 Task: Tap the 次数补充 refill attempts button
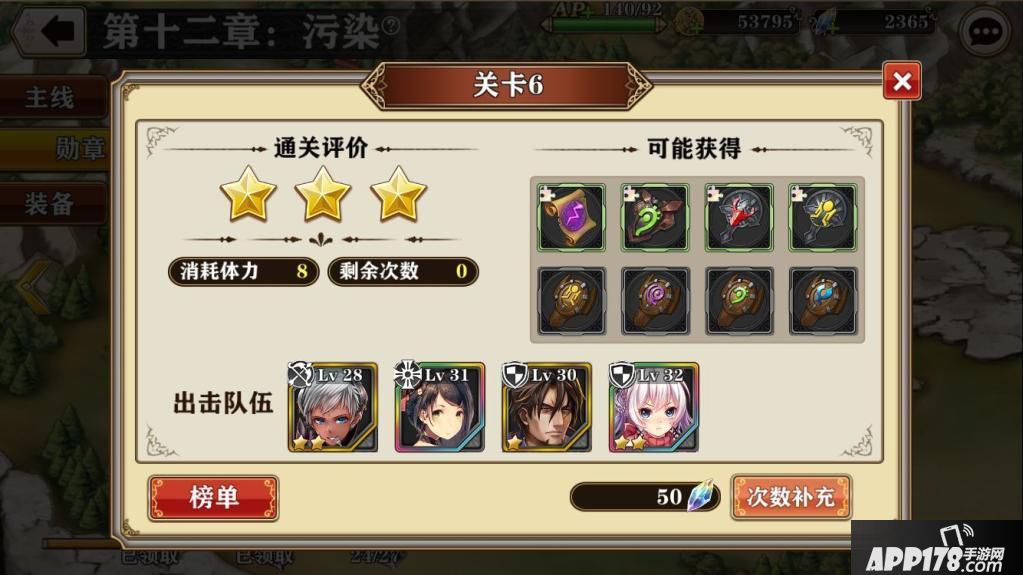pyautogui.click(x=791, y=497)
